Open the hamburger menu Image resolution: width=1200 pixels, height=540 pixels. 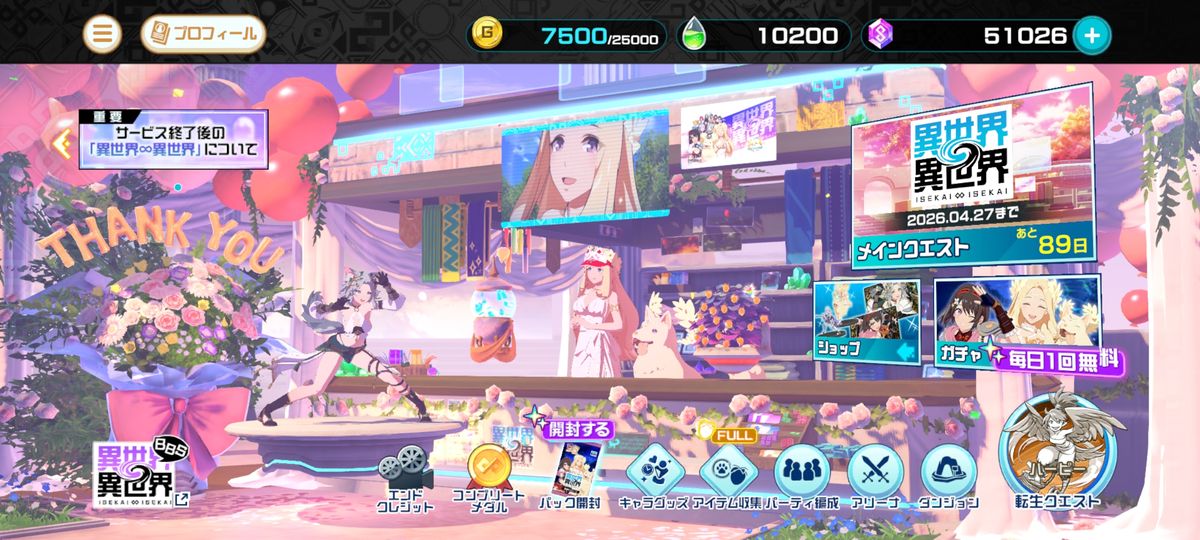pyautogui.click(x=101, y=35)
